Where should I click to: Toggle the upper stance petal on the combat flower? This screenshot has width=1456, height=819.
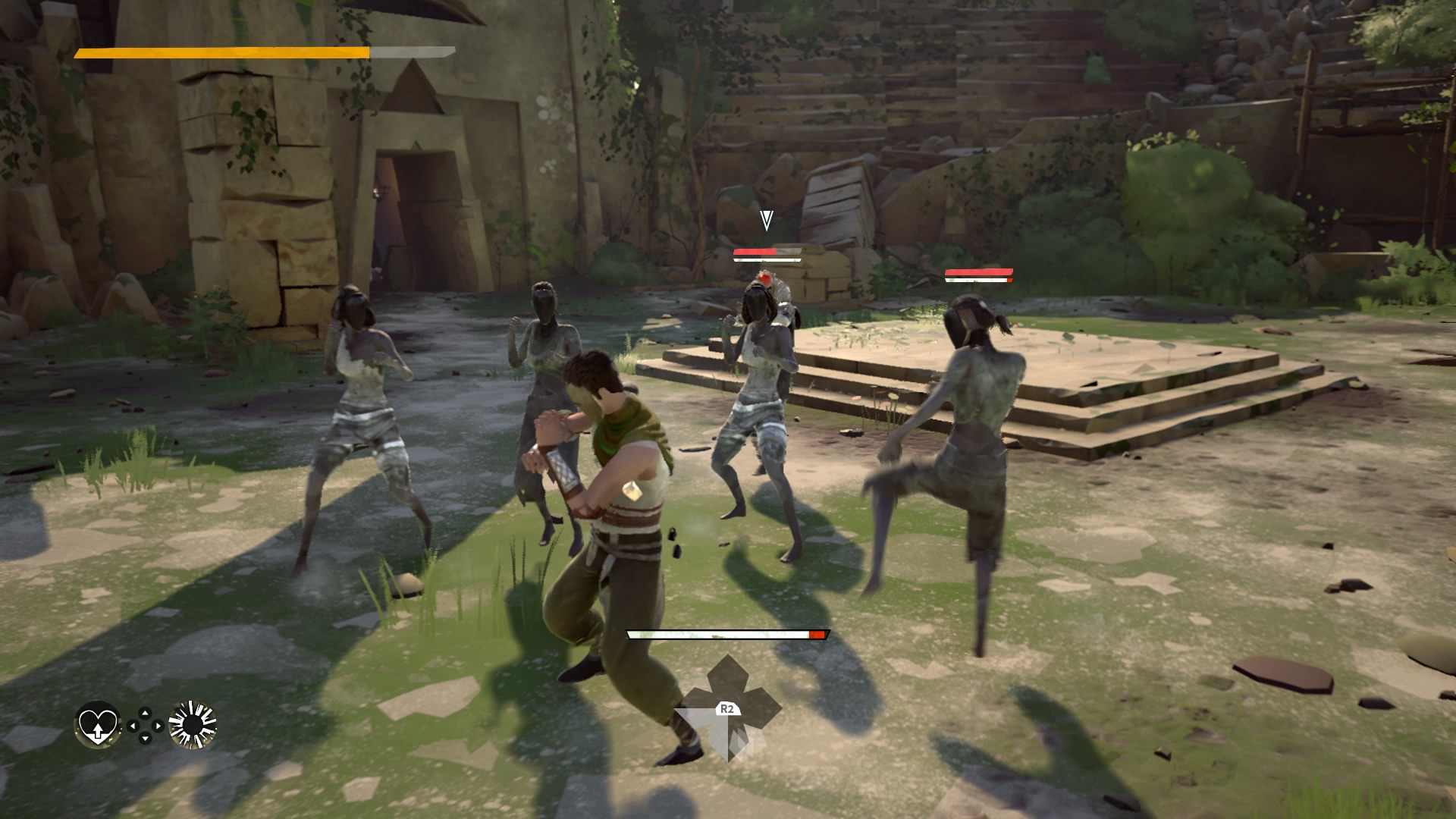(x=727, y=673)
